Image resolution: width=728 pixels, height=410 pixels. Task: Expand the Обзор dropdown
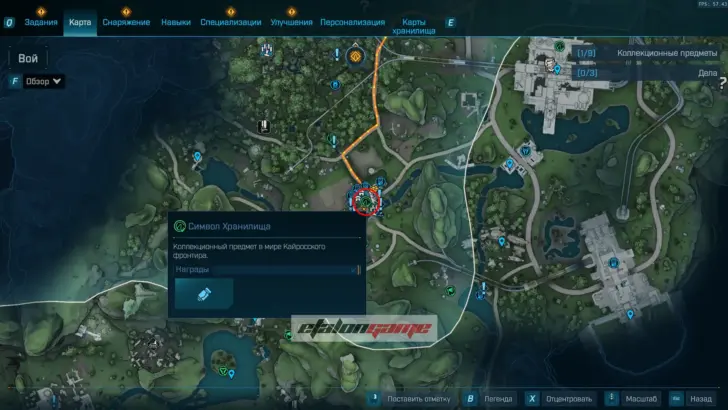tap(44, 81)
